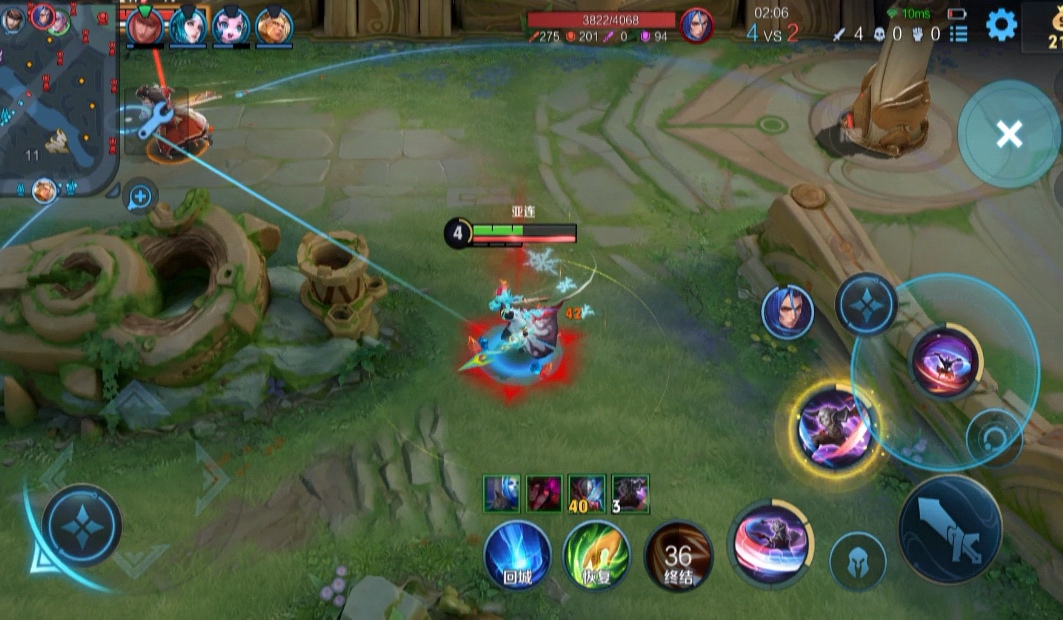
Task: Select the 终结 execute spell on cooldown
Action: (678, 556)
